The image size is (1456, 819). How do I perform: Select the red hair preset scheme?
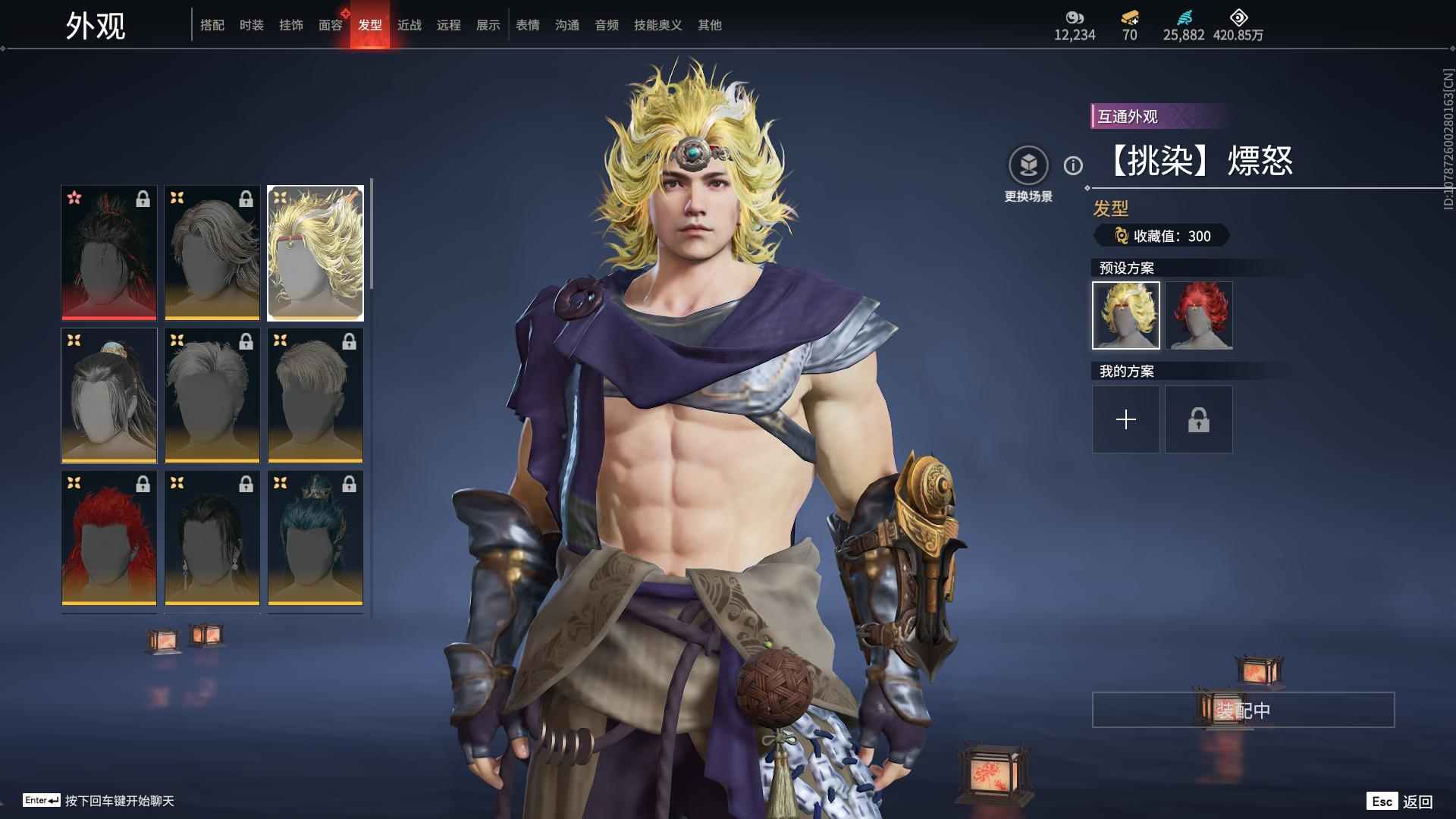(x=1199, y=315)
